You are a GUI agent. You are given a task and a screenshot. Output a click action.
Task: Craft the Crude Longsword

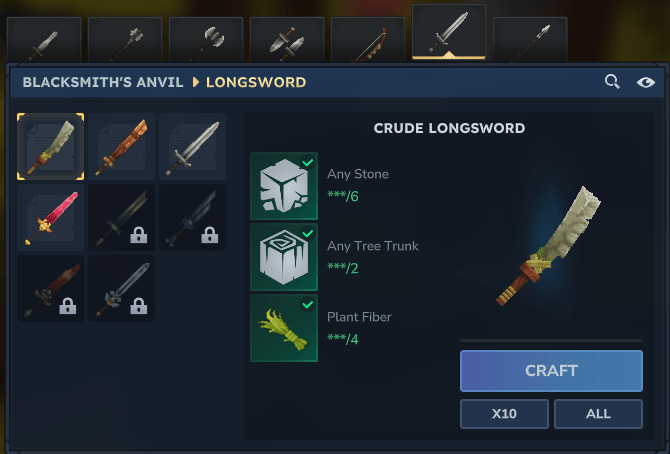pyautogui.click(x=551, y=370)
